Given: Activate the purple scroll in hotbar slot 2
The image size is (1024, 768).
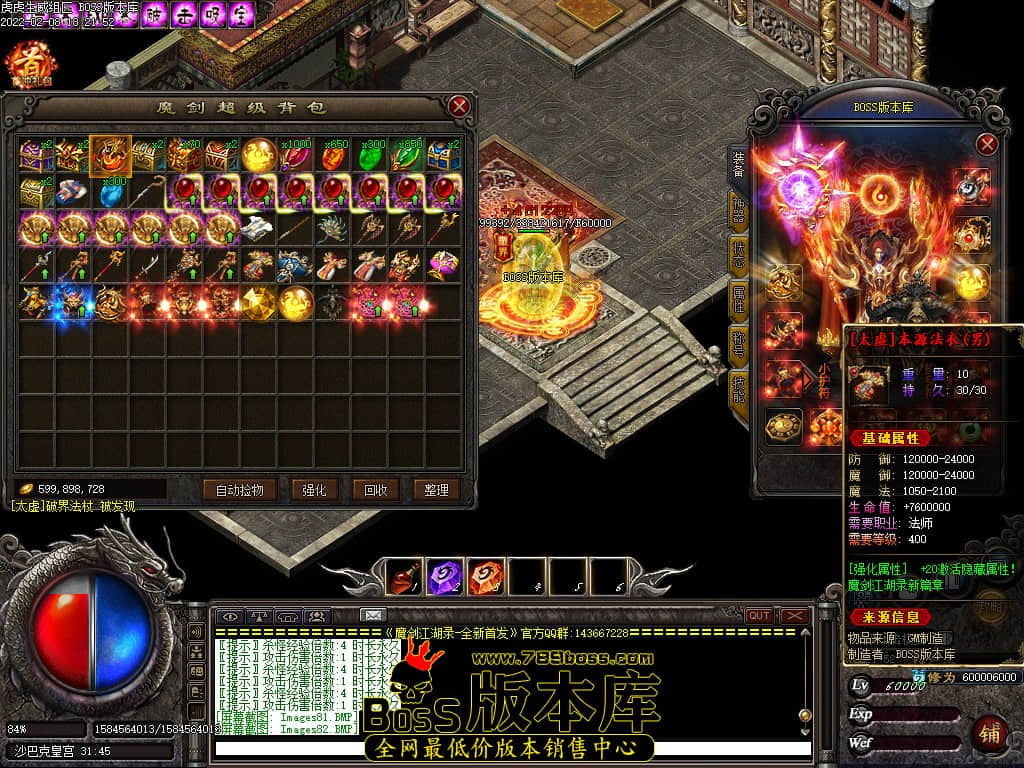Looking at the screenshot, I should (x=445, y=577).
